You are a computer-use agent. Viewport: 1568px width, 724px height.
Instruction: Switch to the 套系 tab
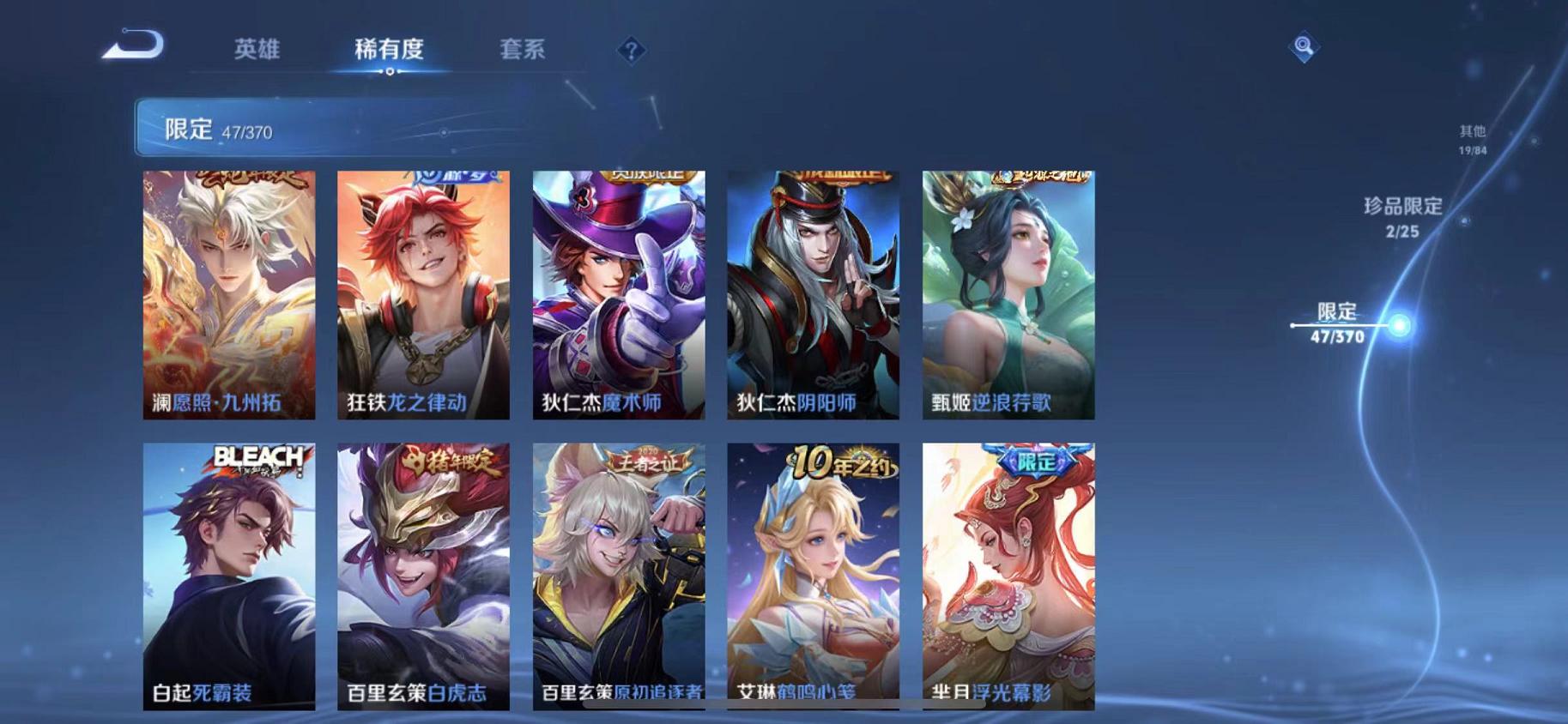(522, 50)
